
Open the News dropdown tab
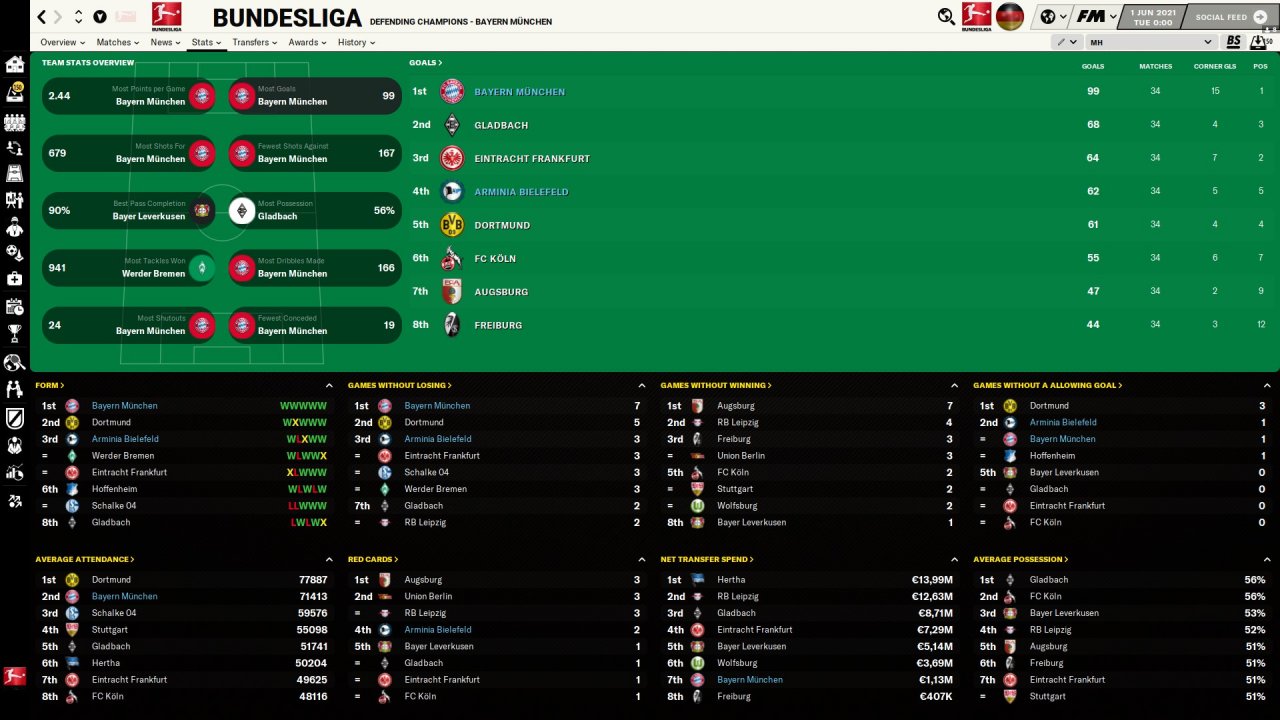164,42
